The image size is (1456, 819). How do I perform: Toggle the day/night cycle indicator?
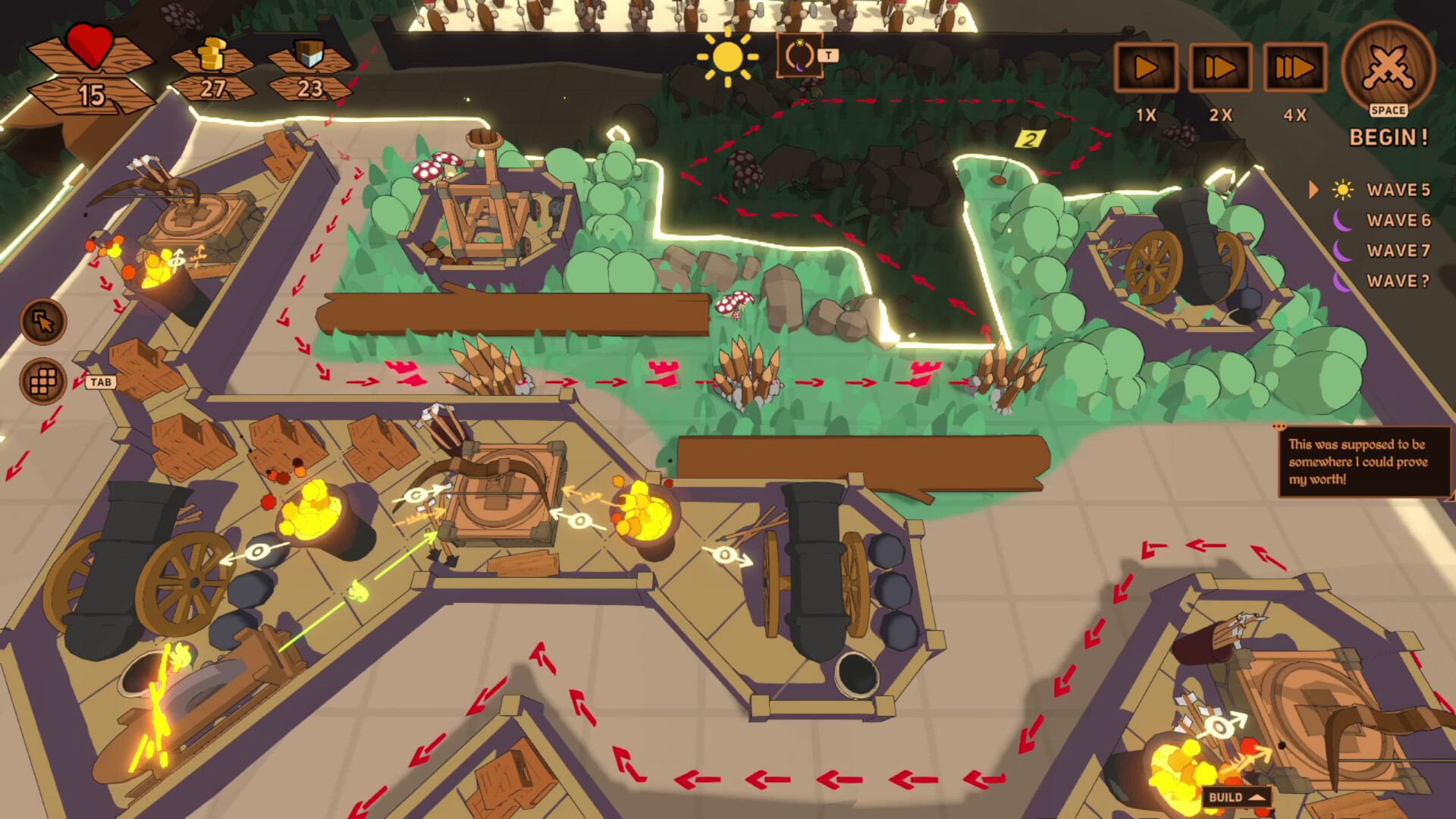[x=799, y=55]
